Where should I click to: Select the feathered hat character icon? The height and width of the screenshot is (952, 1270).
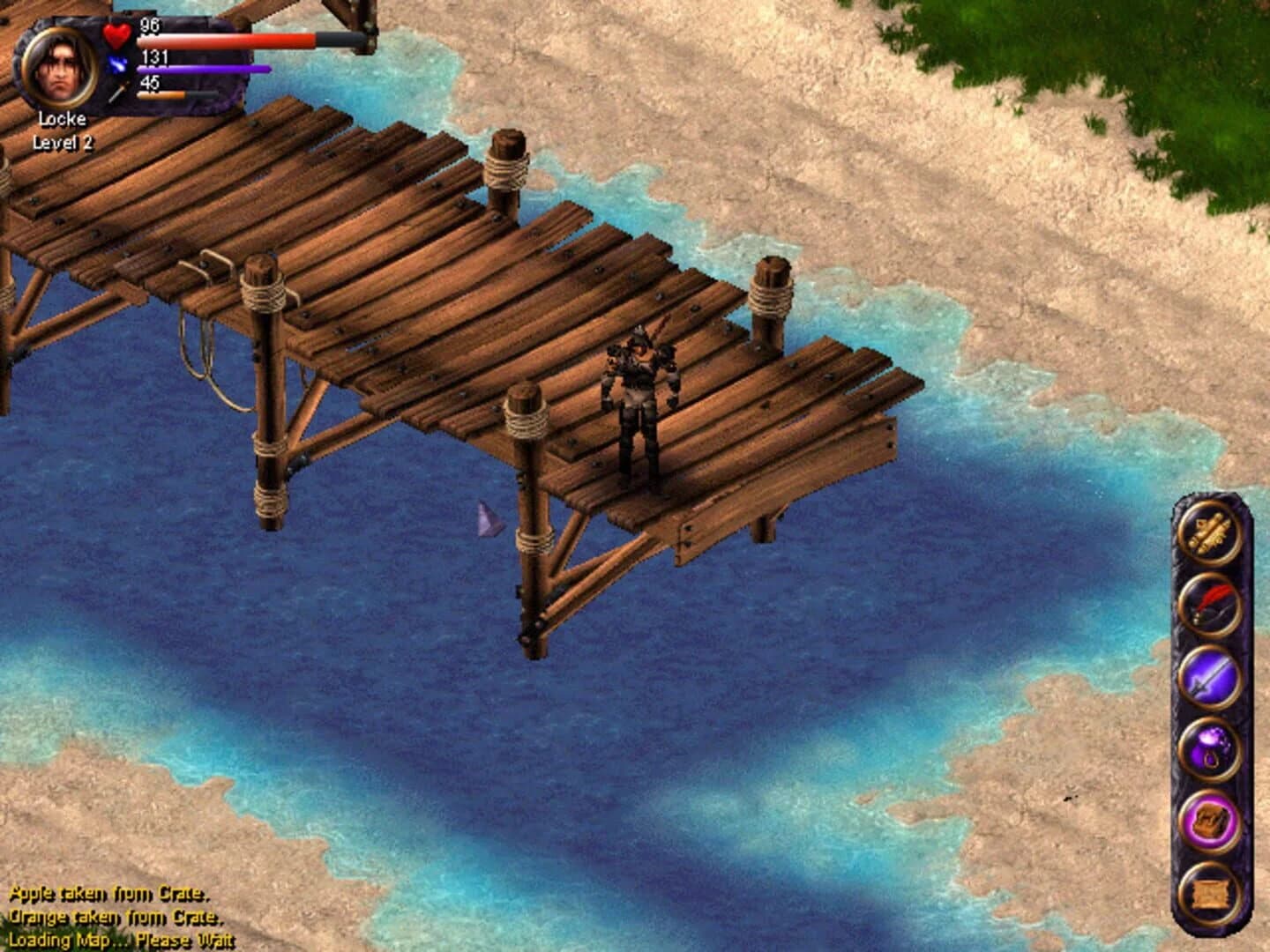click(1209, 606)
